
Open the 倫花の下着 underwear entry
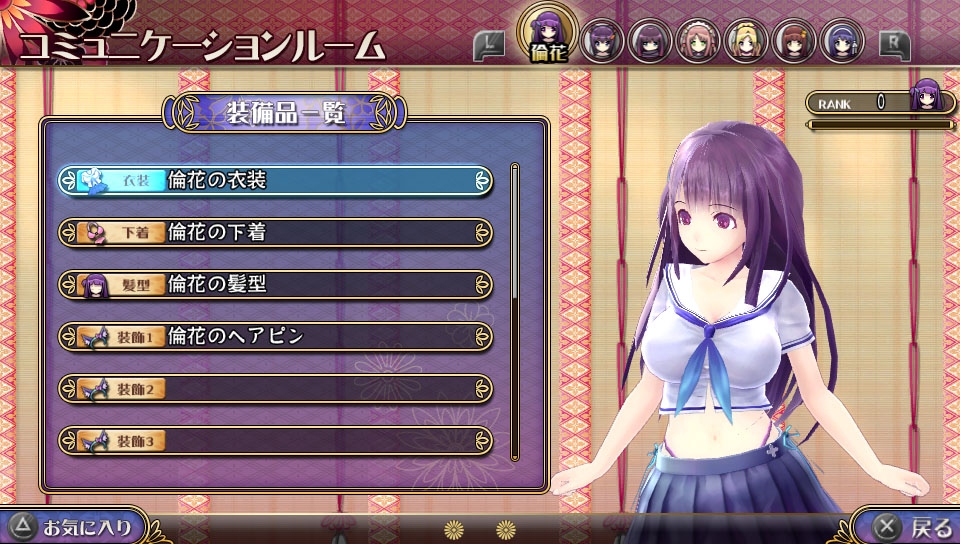275,233
